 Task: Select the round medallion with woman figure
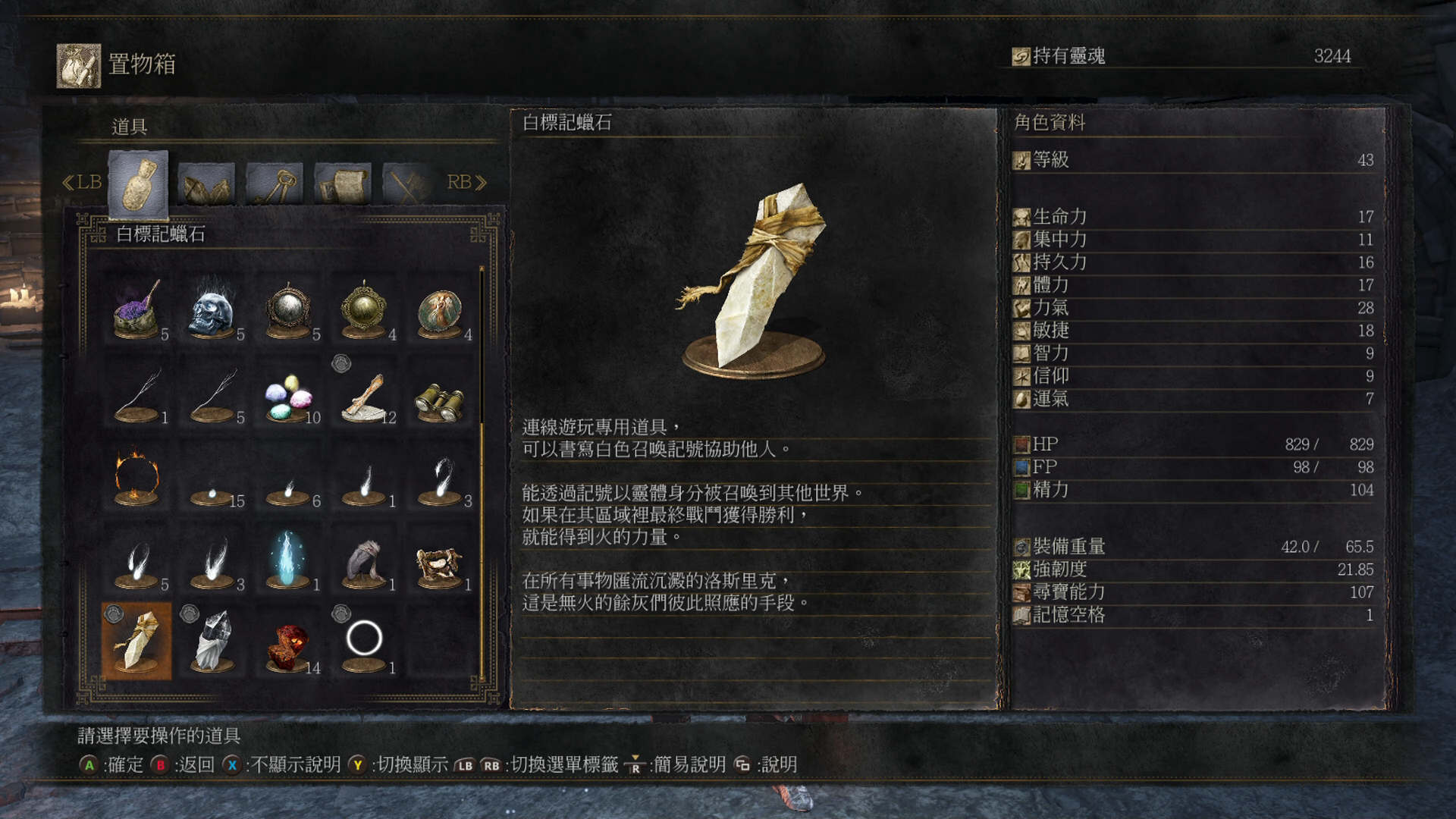click(440, 311)
